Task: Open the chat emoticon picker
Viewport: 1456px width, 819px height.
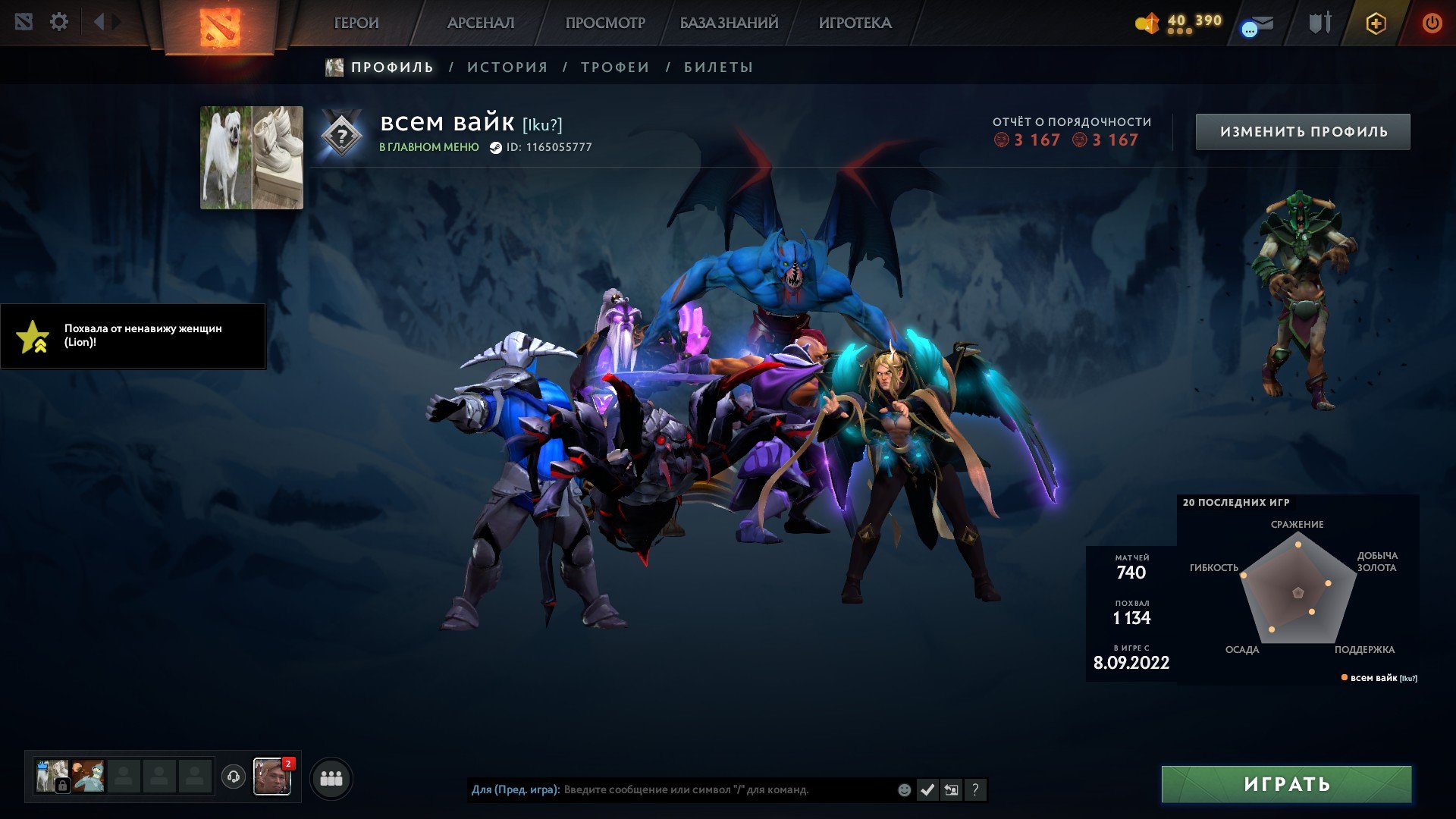Action: pyautogui.click(x=904, y=790)
